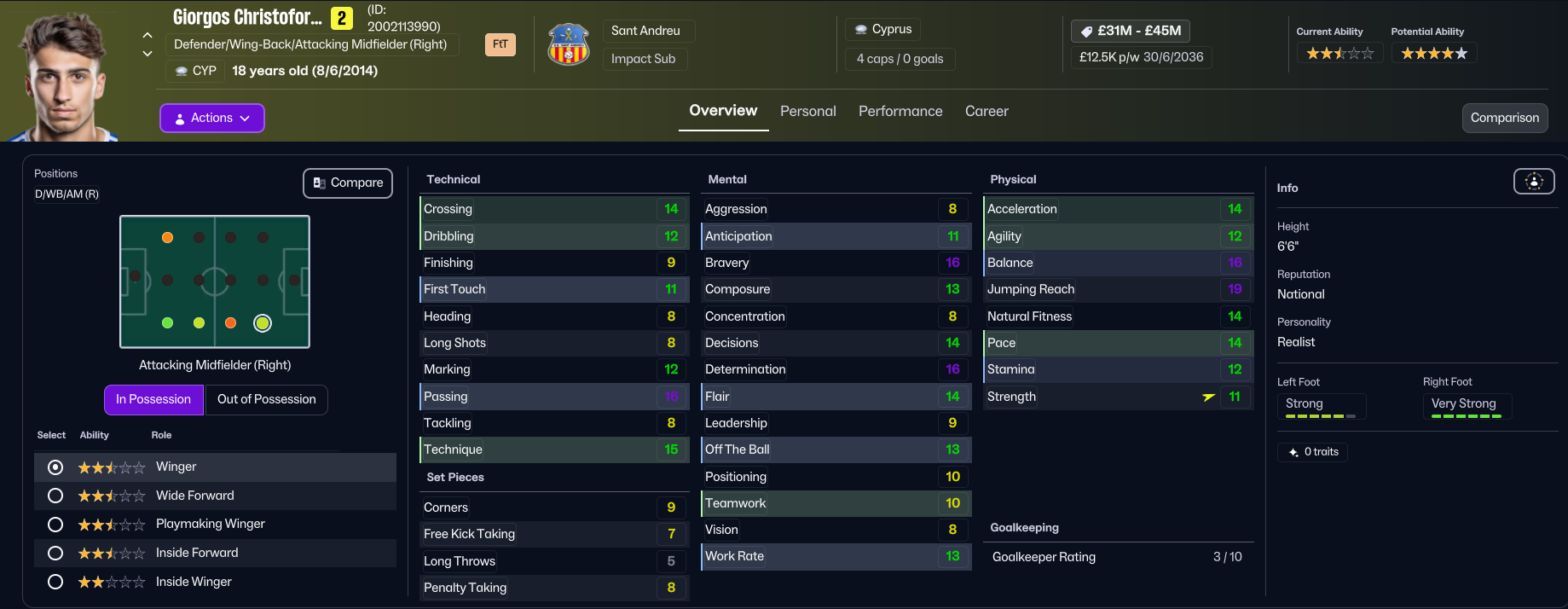
Task: Open the 0 traits button
Action: pos(1313,452)
